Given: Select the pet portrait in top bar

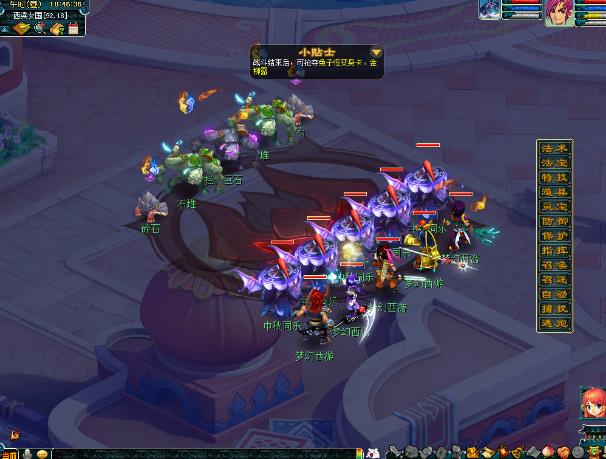Looking at the screenshot, I should [490, 9].
